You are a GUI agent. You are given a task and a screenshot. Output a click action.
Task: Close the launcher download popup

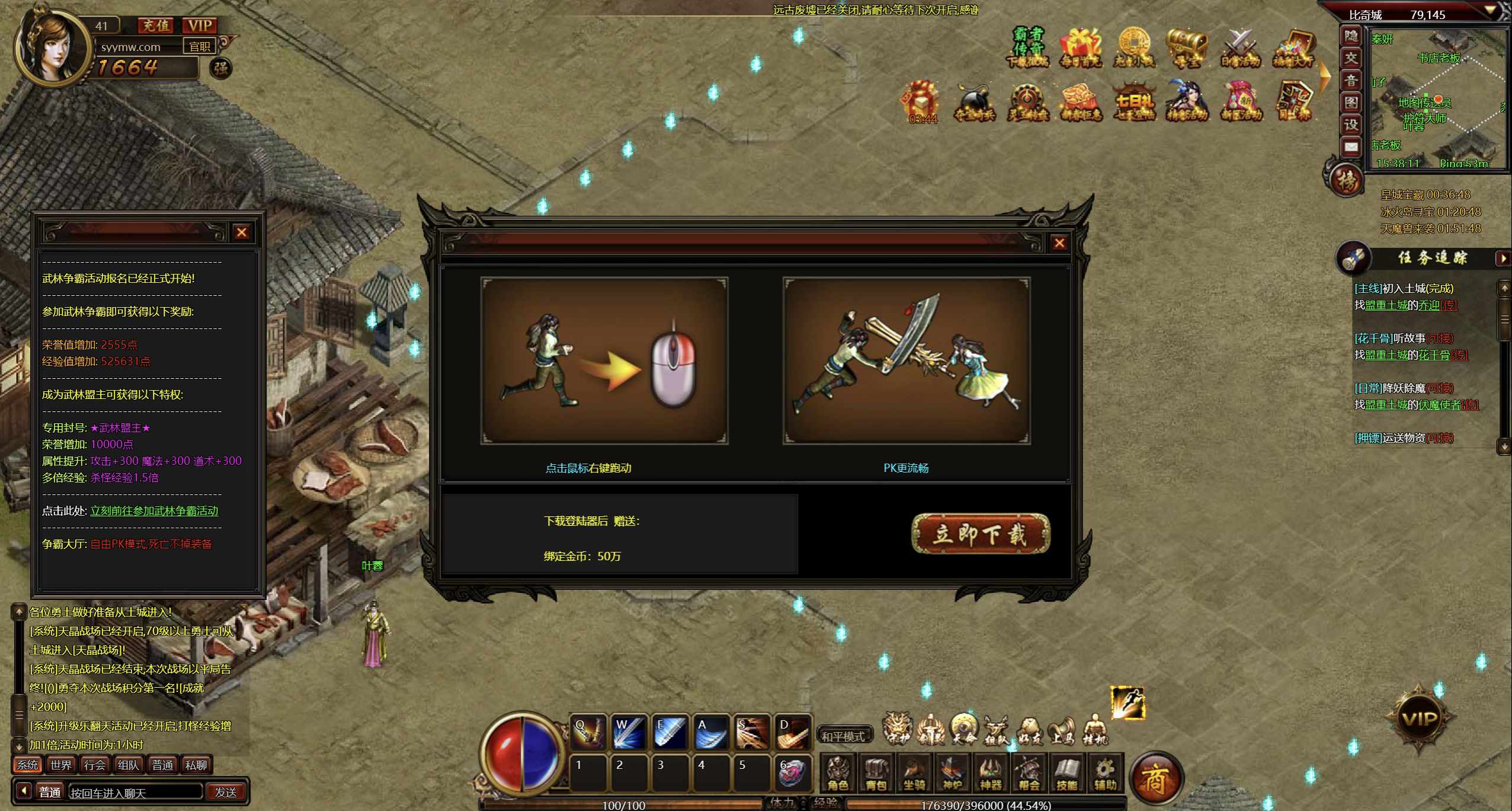(x=1059, y=243)
